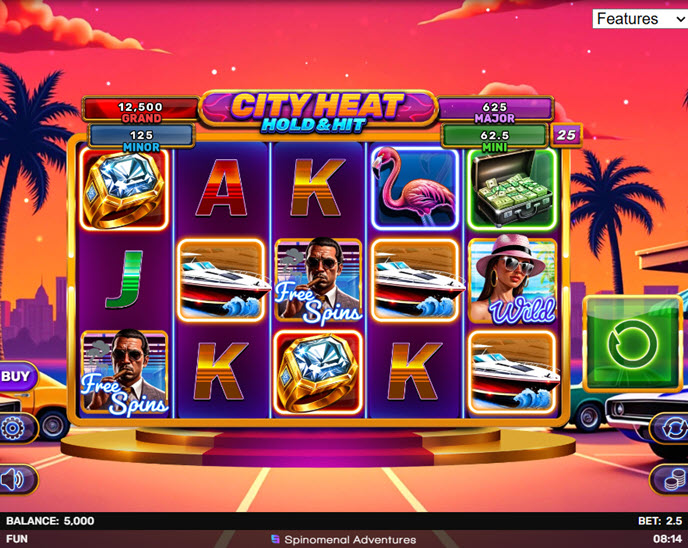Open bet options via the coin stack icon
688x548 pixels.
click(x=670, y=480)
